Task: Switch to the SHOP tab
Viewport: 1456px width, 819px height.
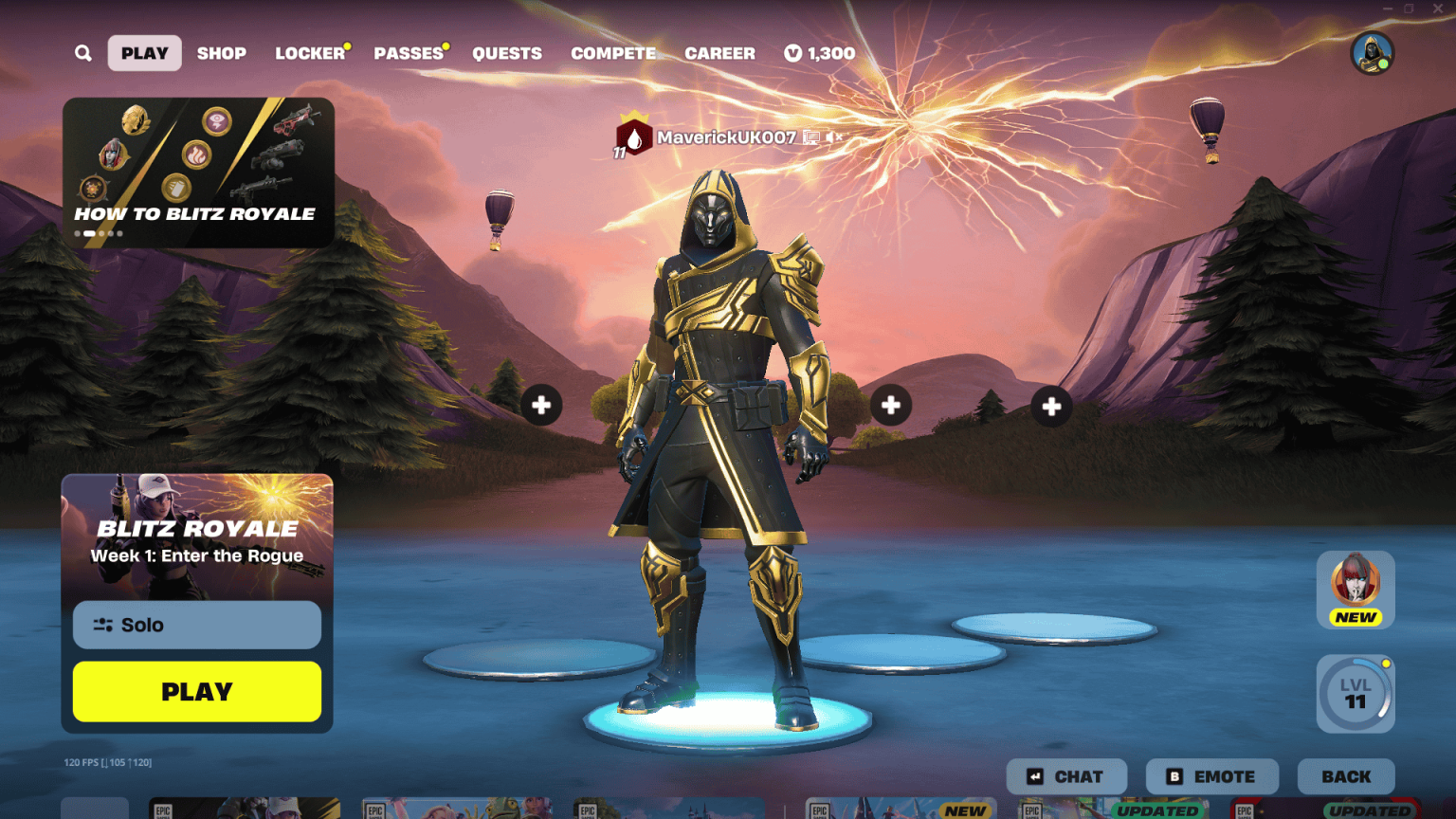Action: [221, 53]
